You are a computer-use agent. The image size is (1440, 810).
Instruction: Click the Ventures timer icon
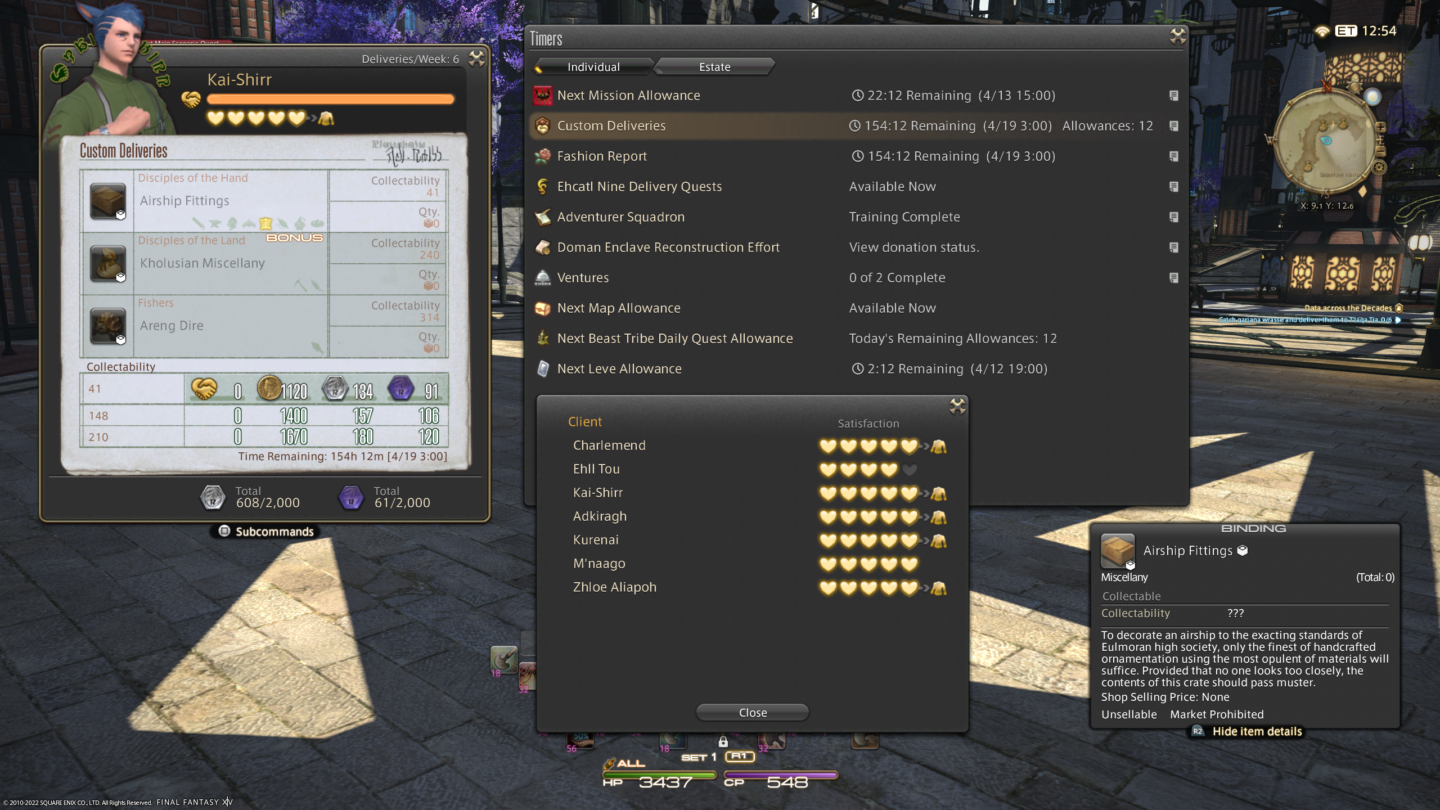point(542,277)
